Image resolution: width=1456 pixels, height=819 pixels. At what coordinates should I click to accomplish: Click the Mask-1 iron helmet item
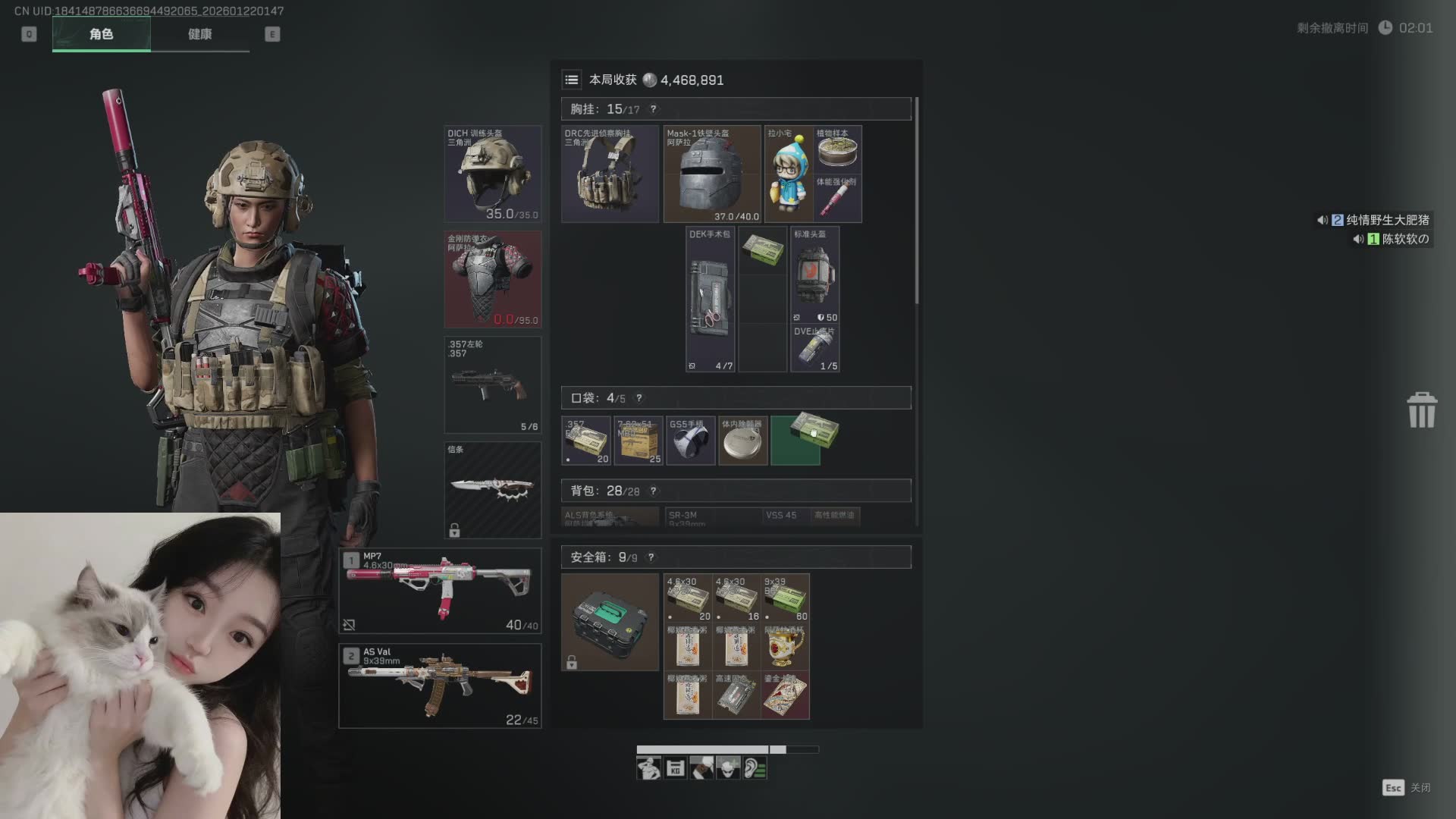click(x=712, y=174)
